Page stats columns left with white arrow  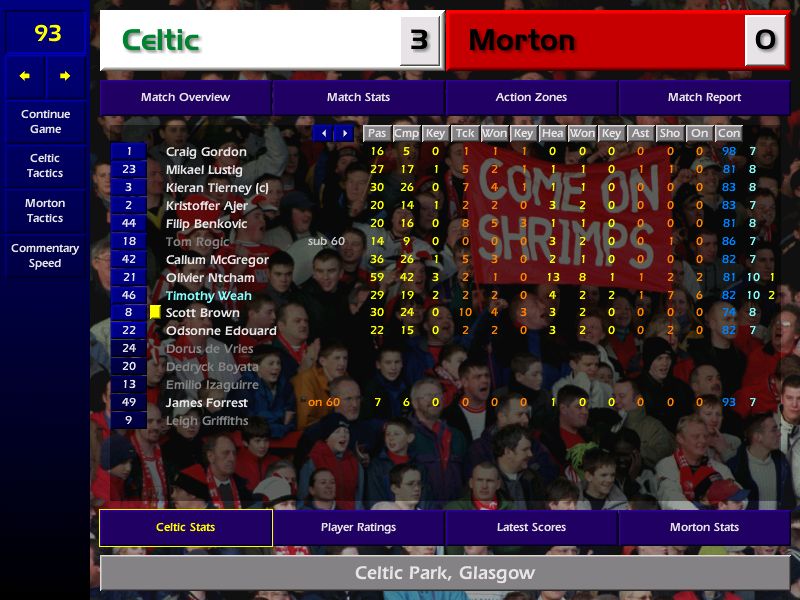point(323,133)
